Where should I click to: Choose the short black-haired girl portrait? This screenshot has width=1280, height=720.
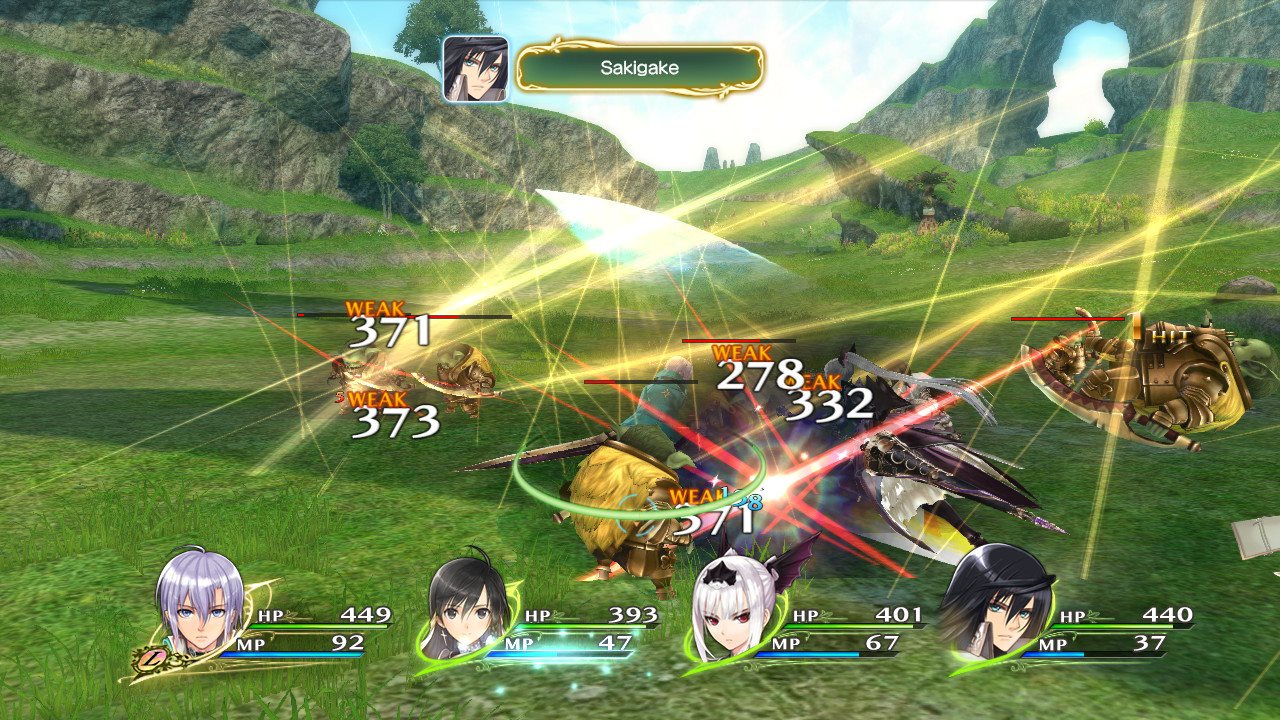click(466, 612)
